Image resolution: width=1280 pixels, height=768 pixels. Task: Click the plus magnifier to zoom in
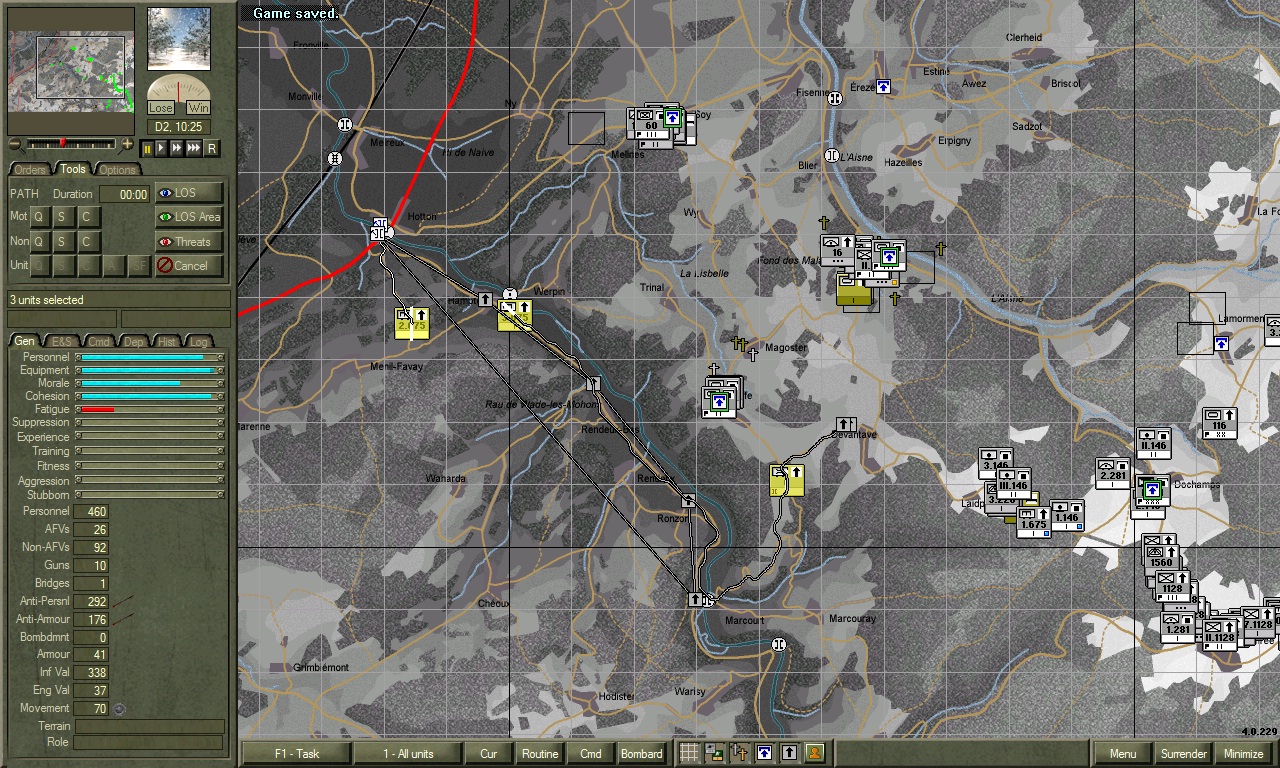click(126, 143)
